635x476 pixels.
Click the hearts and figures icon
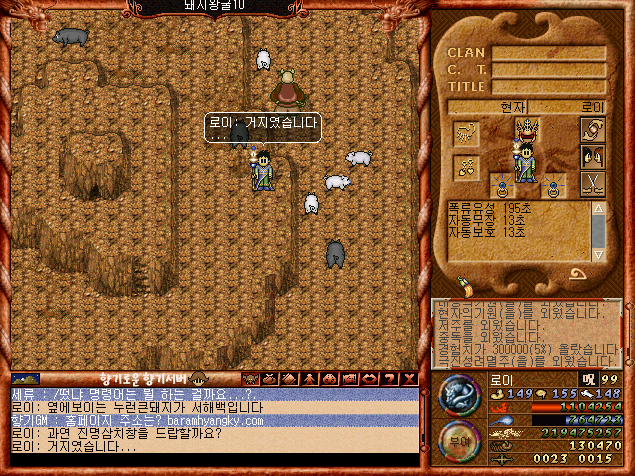coord(467,167)
